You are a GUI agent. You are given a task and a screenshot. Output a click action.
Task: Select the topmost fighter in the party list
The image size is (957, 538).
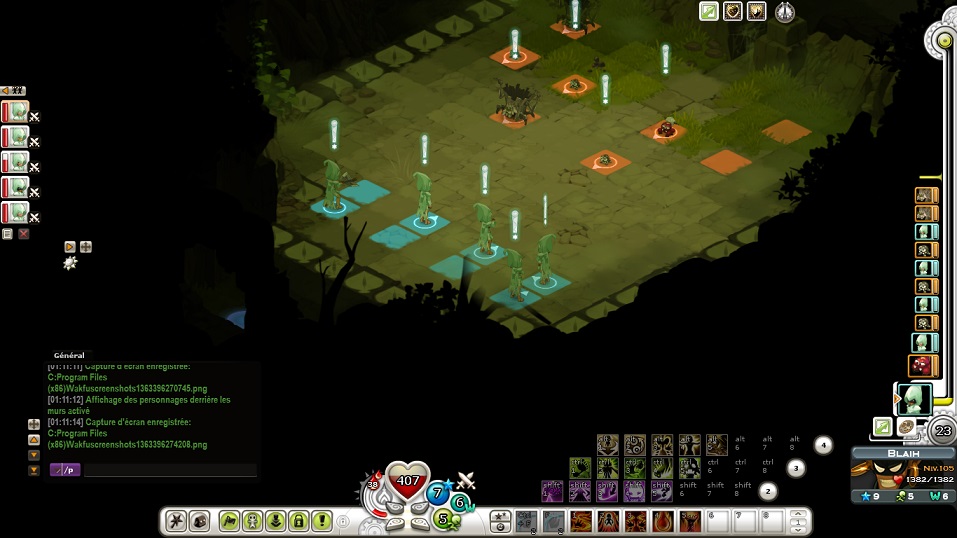[15, 112]
